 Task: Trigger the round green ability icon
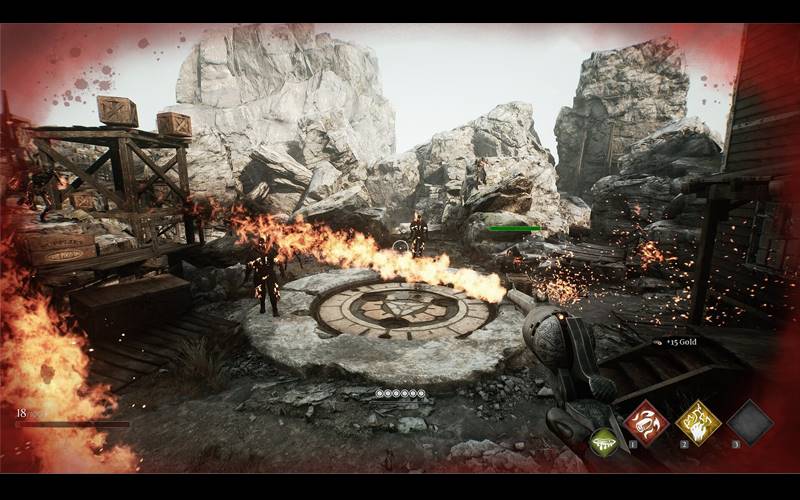point(603,442)
